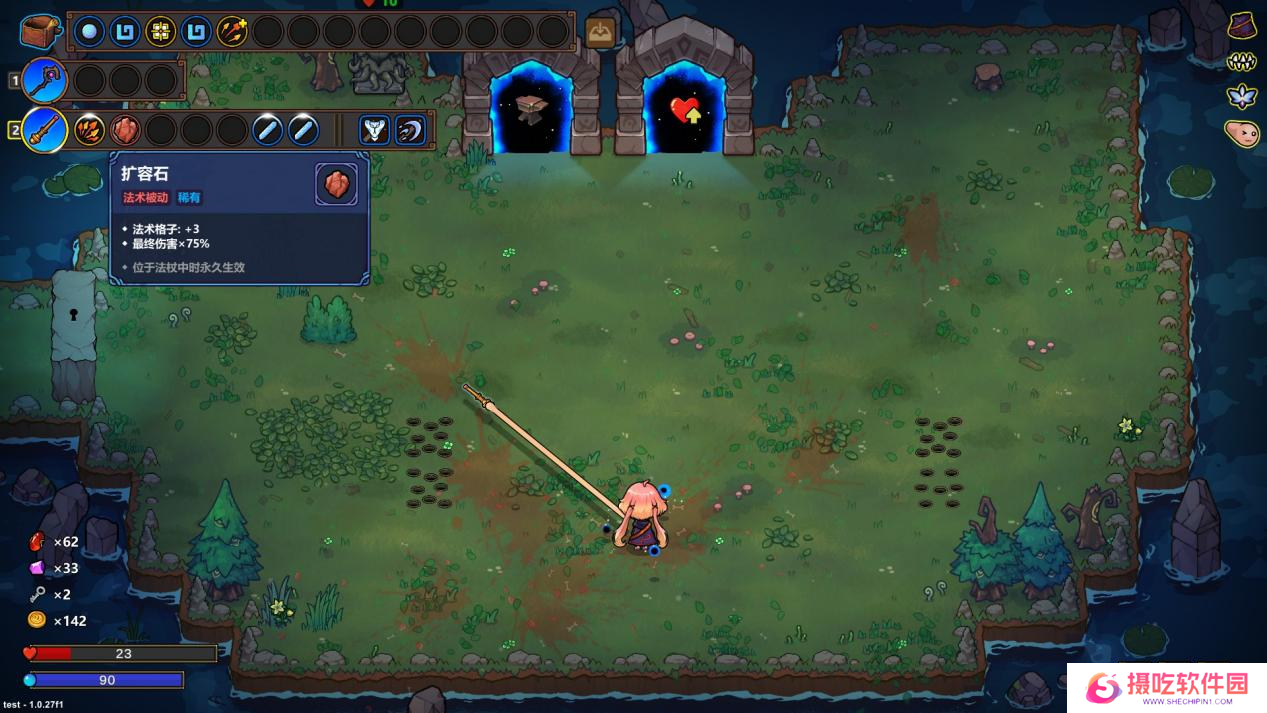The width and height of the screenshot is (1267, 713).
Task: Choose the white snake head passive icon
Action: coord(374,130)
